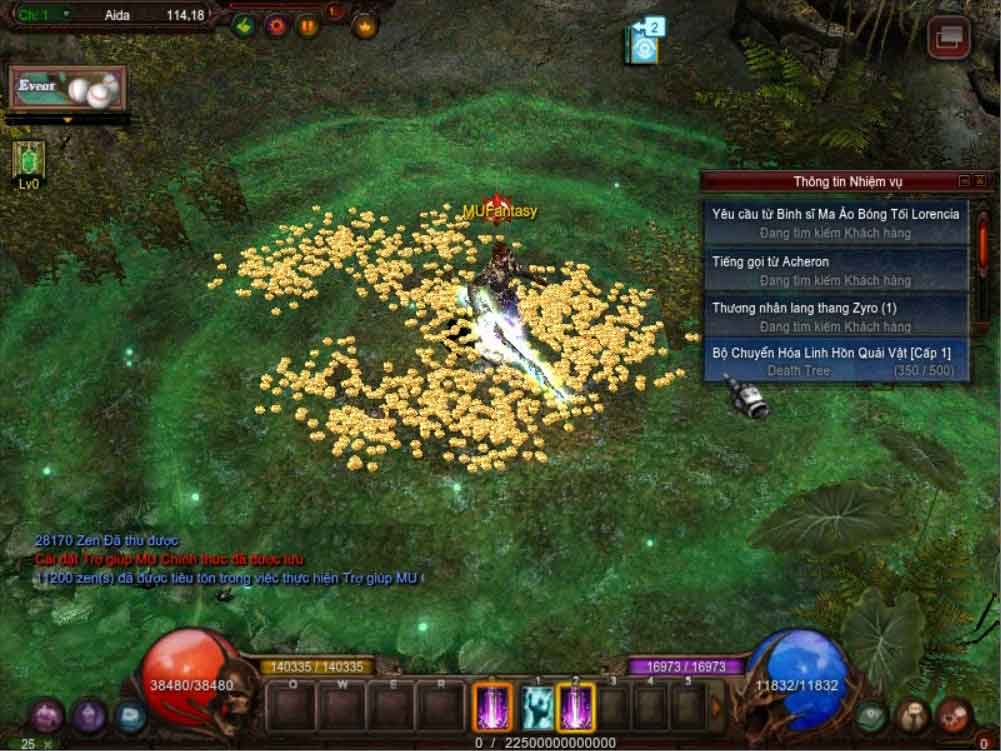The width and height of the screenshot is (1001, 751).
Task: Click the orange flame icon in top bar
Action: 365,25
